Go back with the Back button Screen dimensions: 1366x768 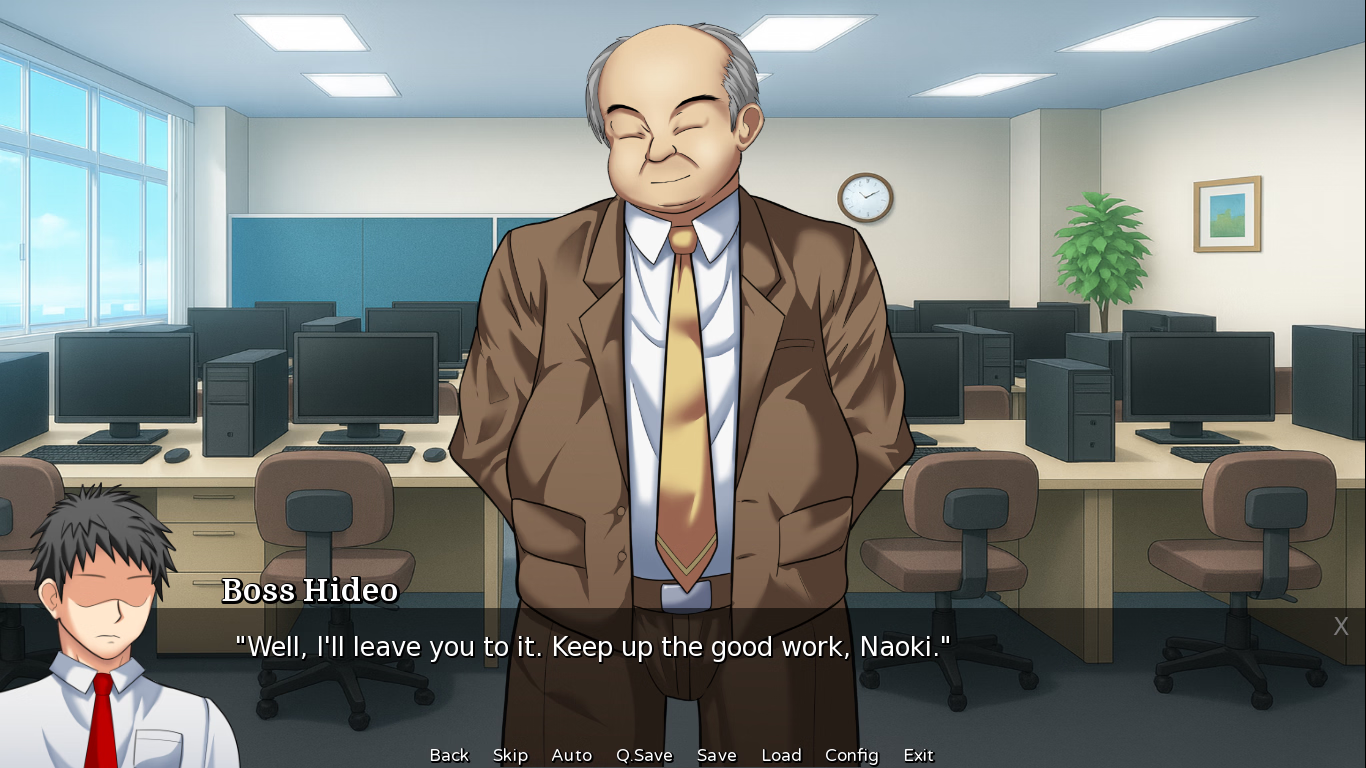449,755
